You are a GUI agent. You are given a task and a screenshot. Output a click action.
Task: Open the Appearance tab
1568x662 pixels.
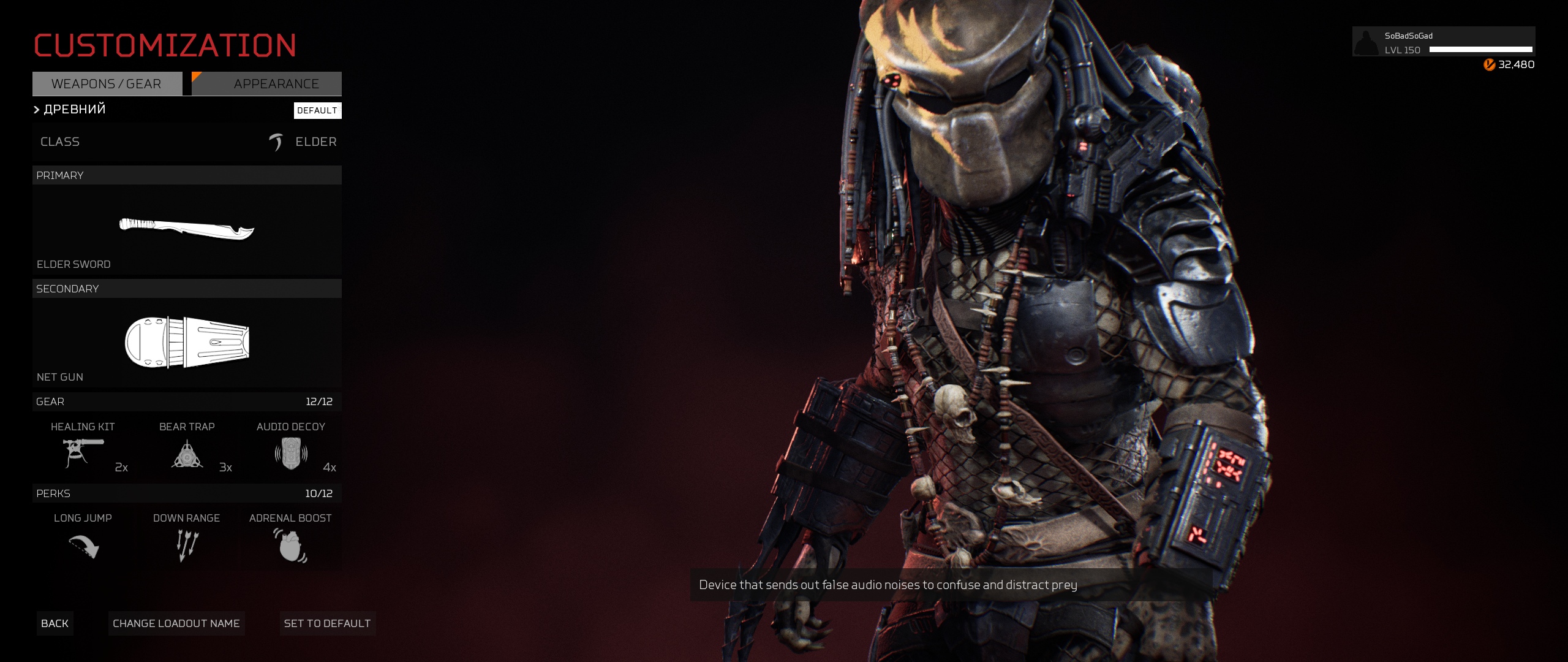pos(267,84)
